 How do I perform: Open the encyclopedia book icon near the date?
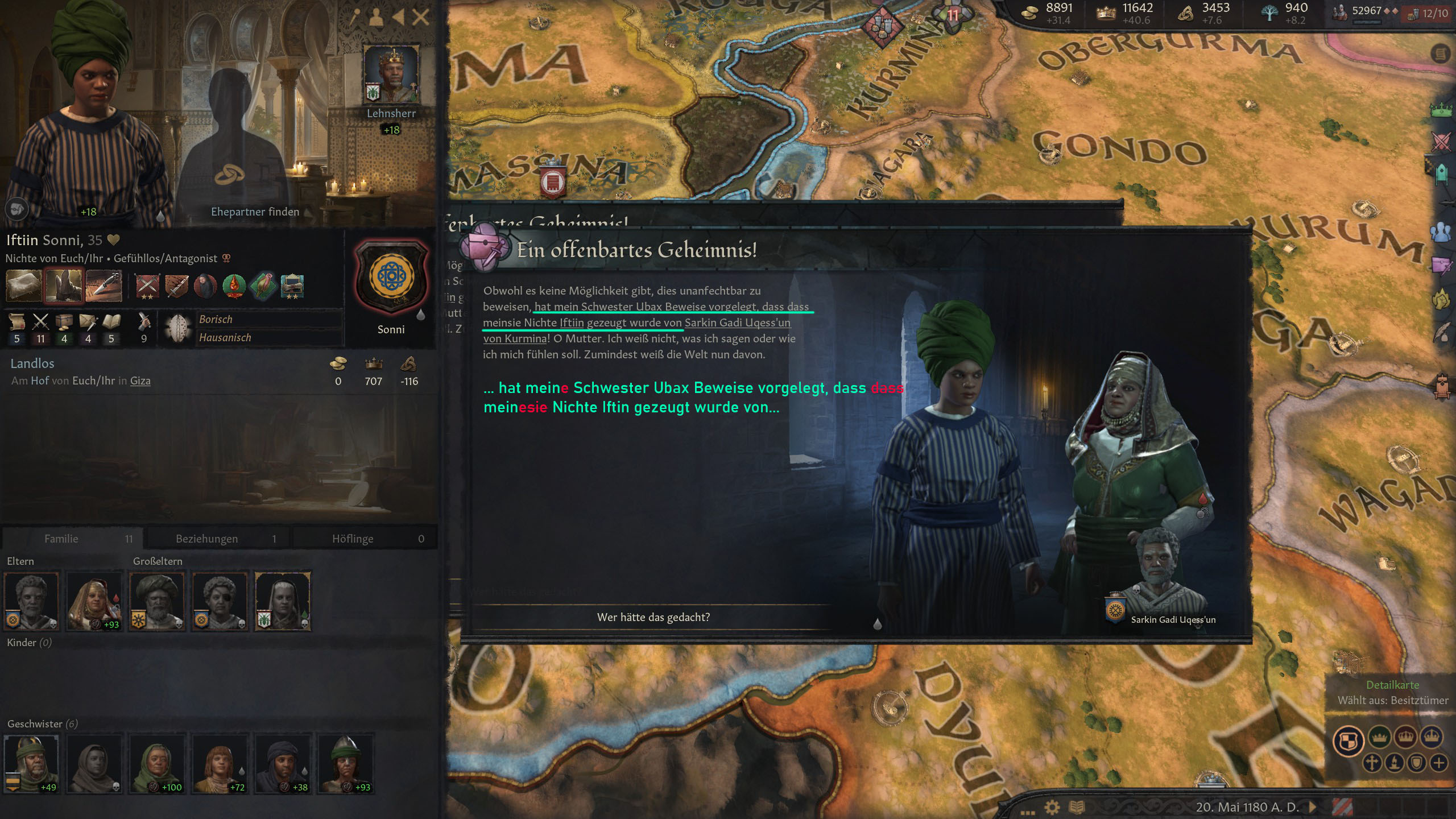(1077, 807)
